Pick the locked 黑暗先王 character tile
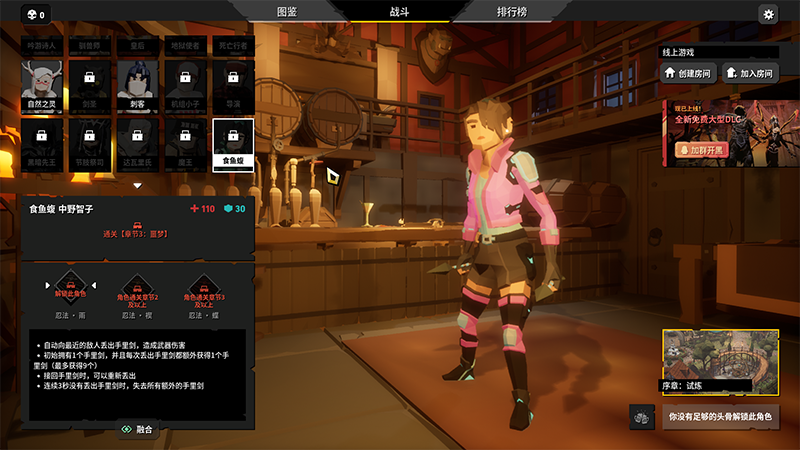800x450 pixels. pyautogui.click(x=41, y=140)
